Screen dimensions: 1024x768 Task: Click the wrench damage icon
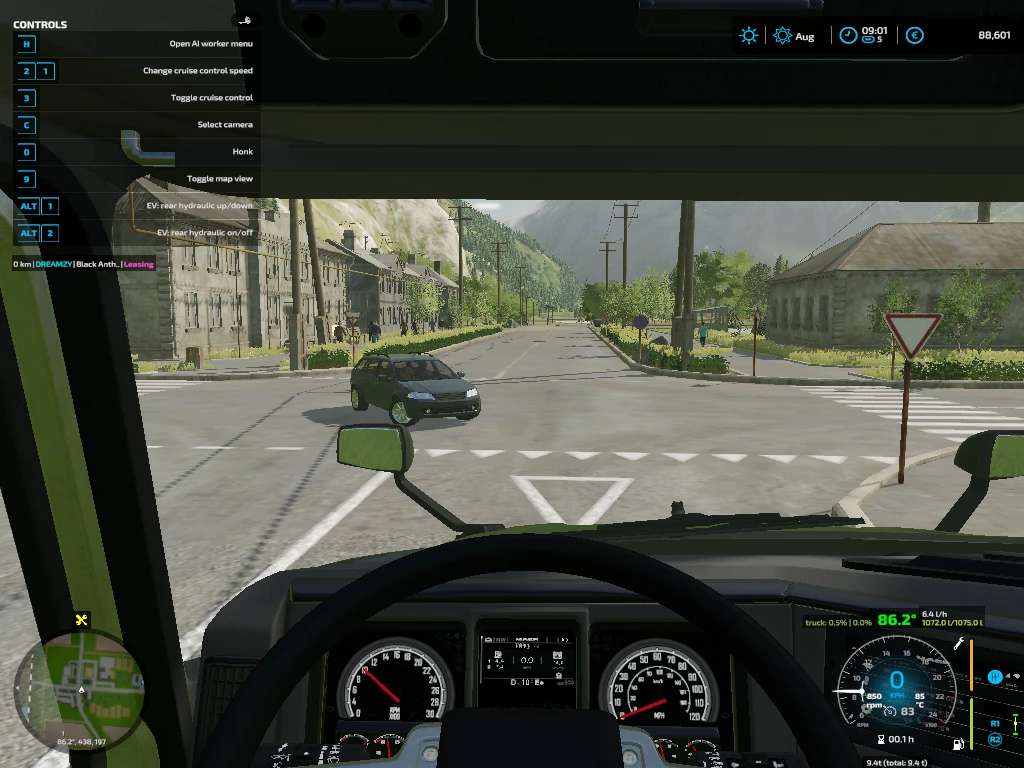click(x=958, y=644)
